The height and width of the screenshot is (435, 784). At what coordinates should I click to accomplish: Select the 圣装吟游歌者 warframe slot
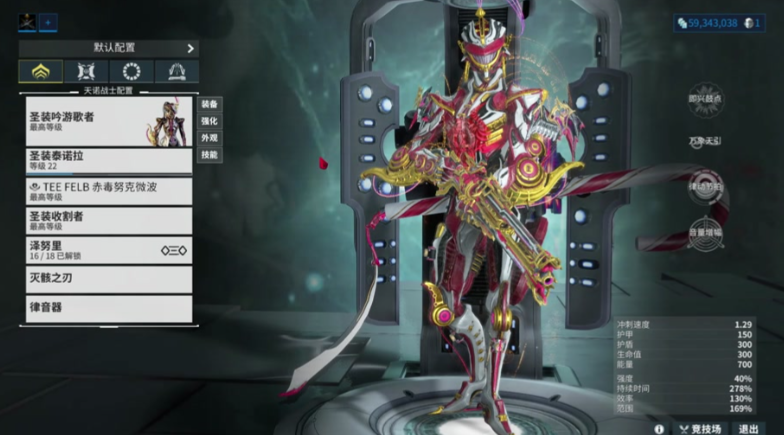[x=108, y=121]
